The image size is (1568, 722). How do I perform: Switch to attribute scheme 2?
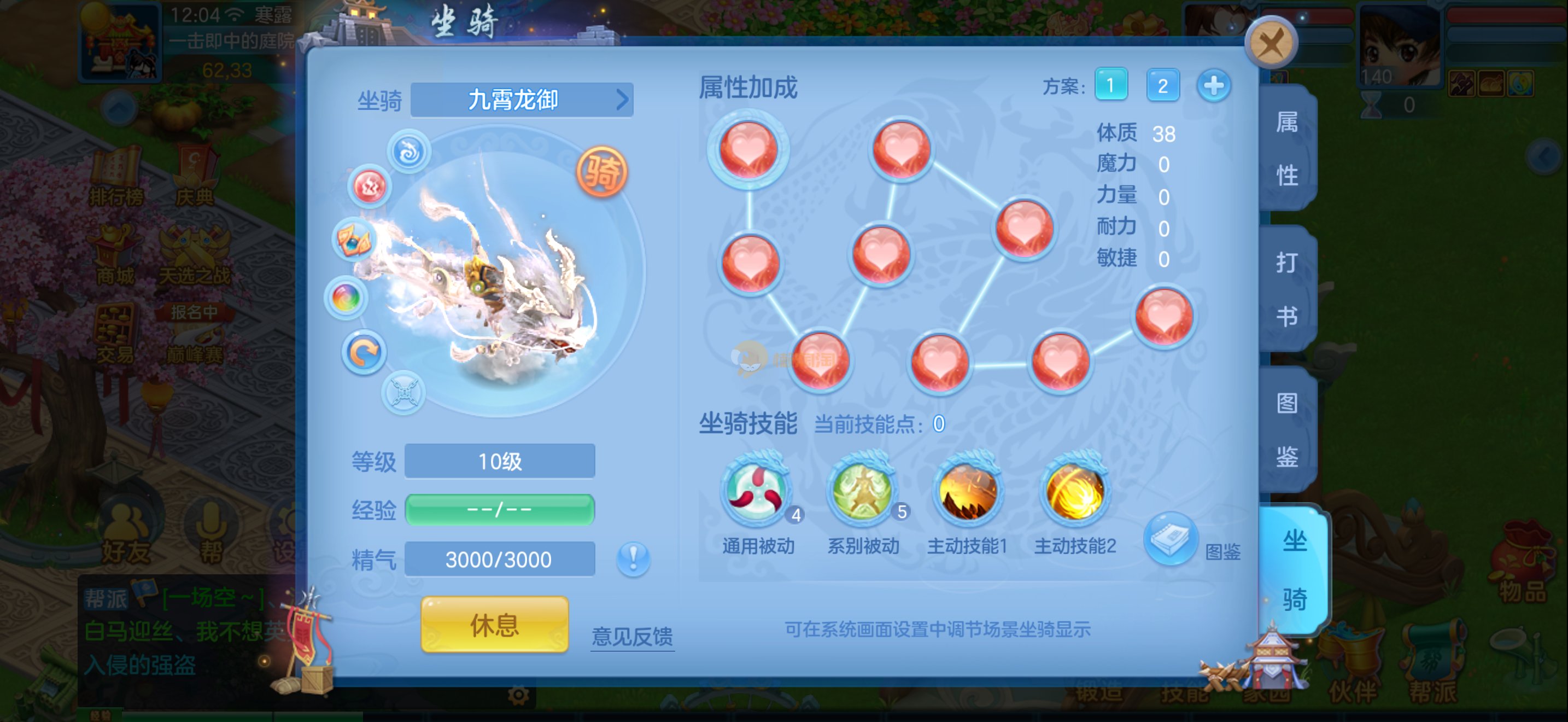[x=1162, y=85]
